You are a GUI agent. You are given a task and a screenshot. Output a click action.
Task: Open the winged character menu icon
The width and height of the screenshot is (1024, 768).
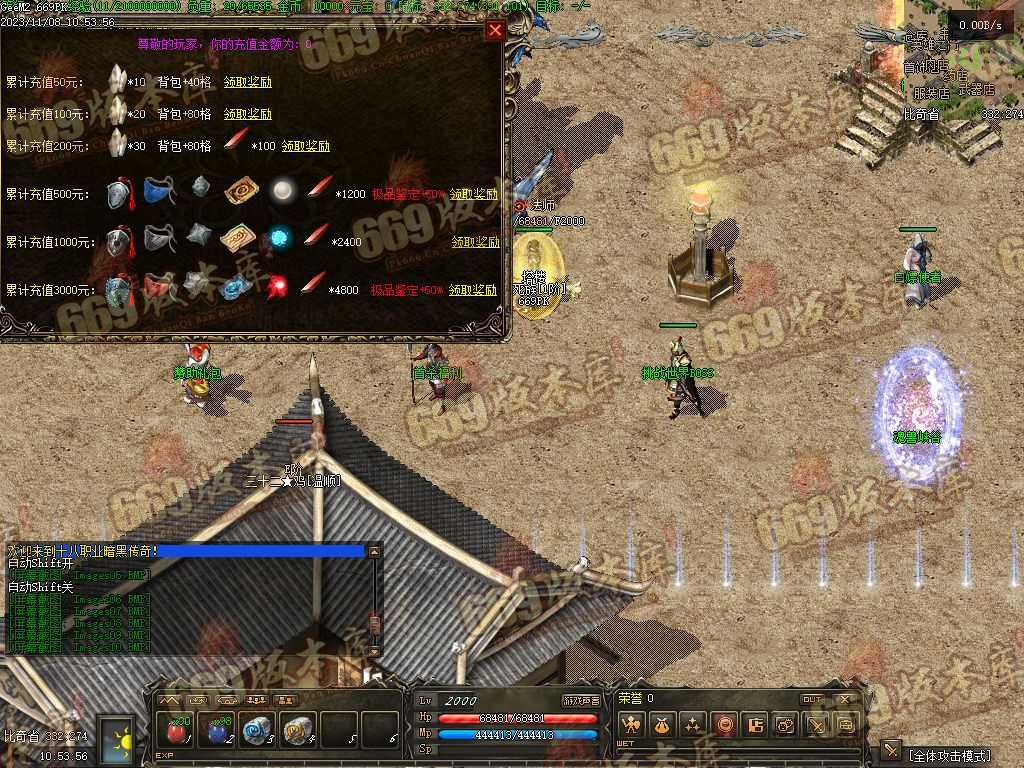630,724
